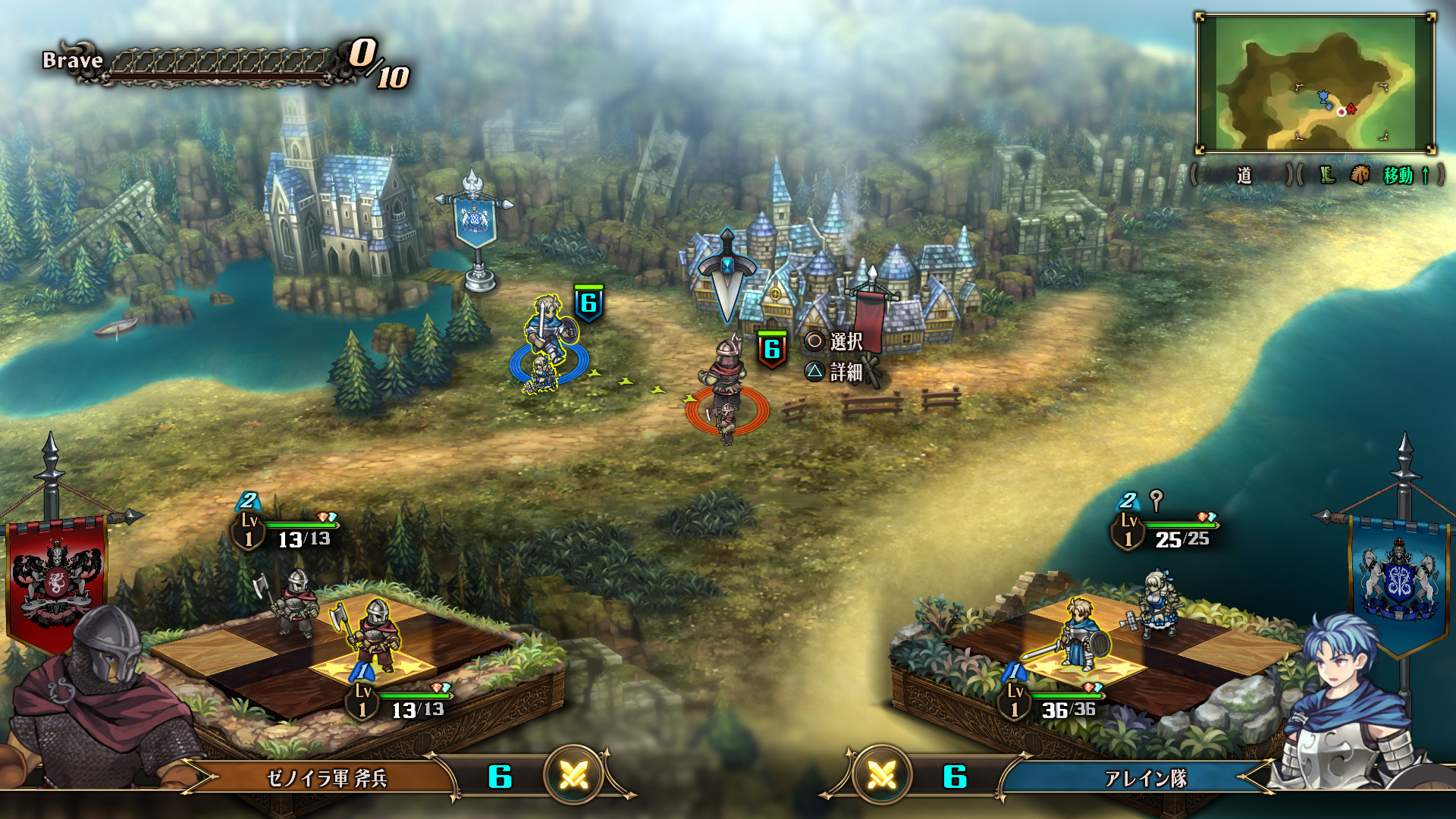Click the 道 terrain info panel
The width and height of the screenshot is (1456, 819).
(1244, 175)
